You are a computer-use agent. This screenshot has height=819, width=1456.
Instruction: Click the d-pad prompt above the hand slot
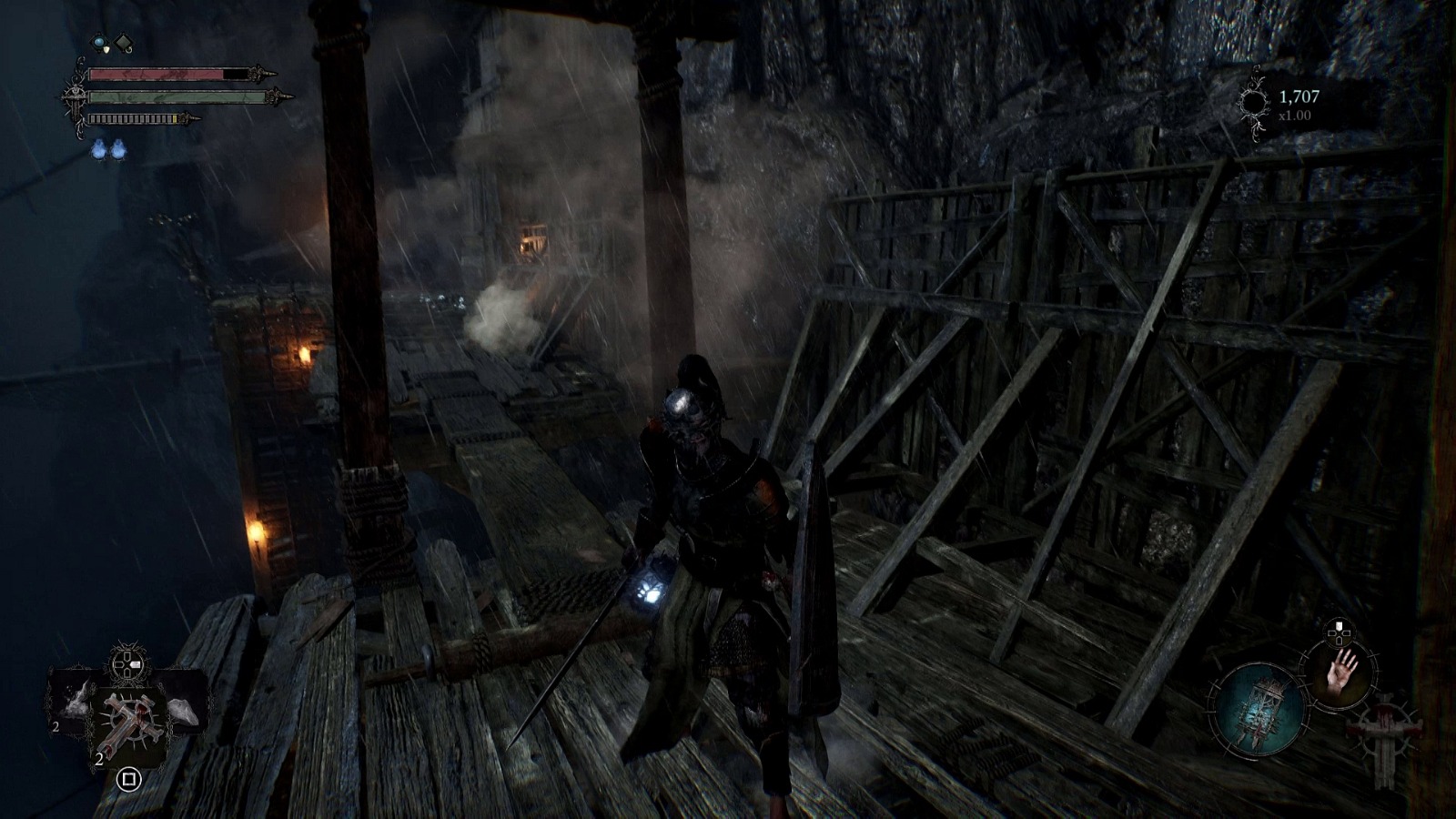pyautogui.click(x=1339, y=632)
